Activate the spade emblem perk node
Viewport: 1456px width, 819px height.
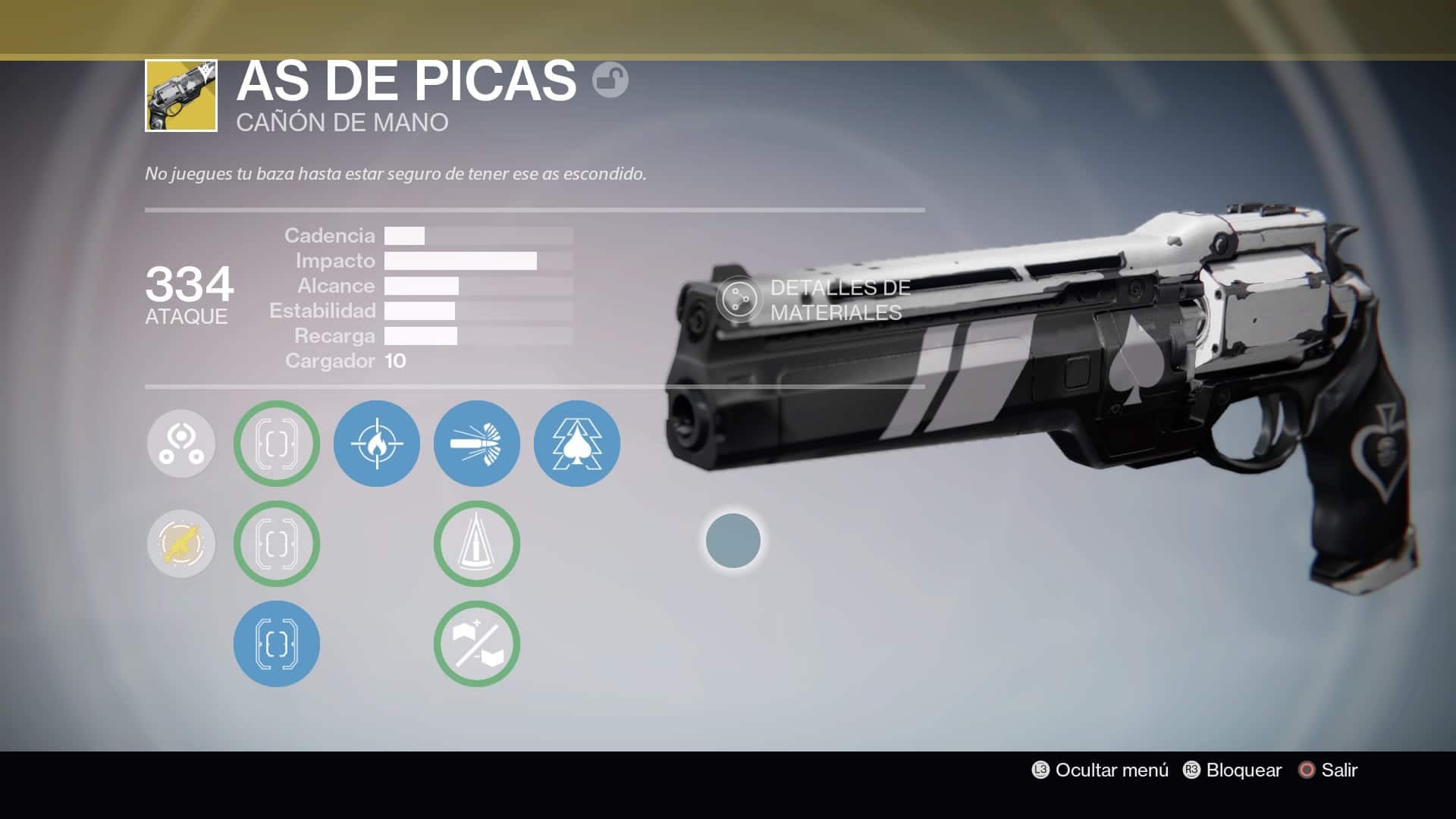point(577,444)
